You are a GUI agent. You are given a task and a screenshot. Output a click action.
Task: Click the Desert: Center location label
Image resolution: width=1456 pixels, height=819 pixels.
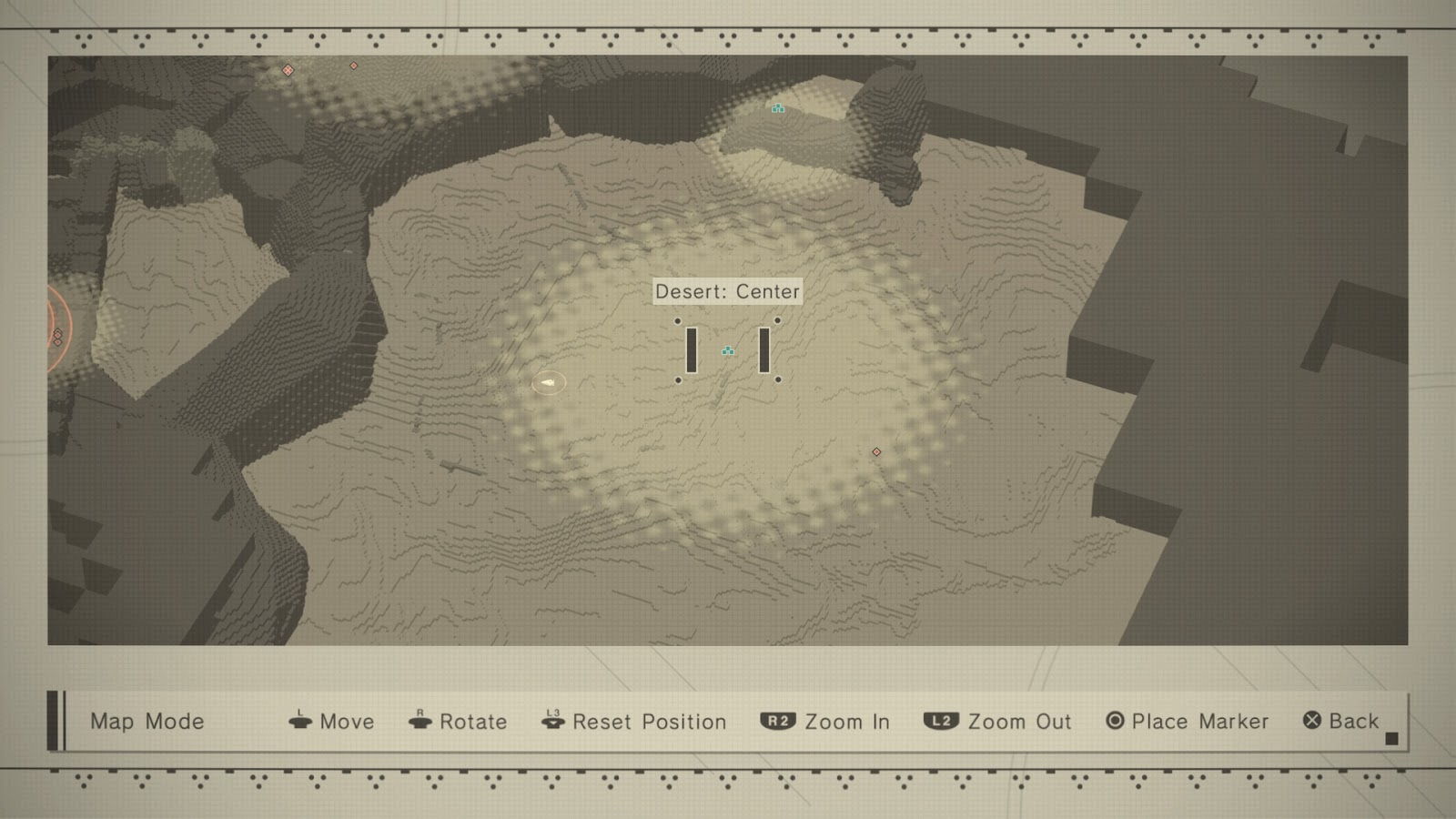click(x=727, y=291)
